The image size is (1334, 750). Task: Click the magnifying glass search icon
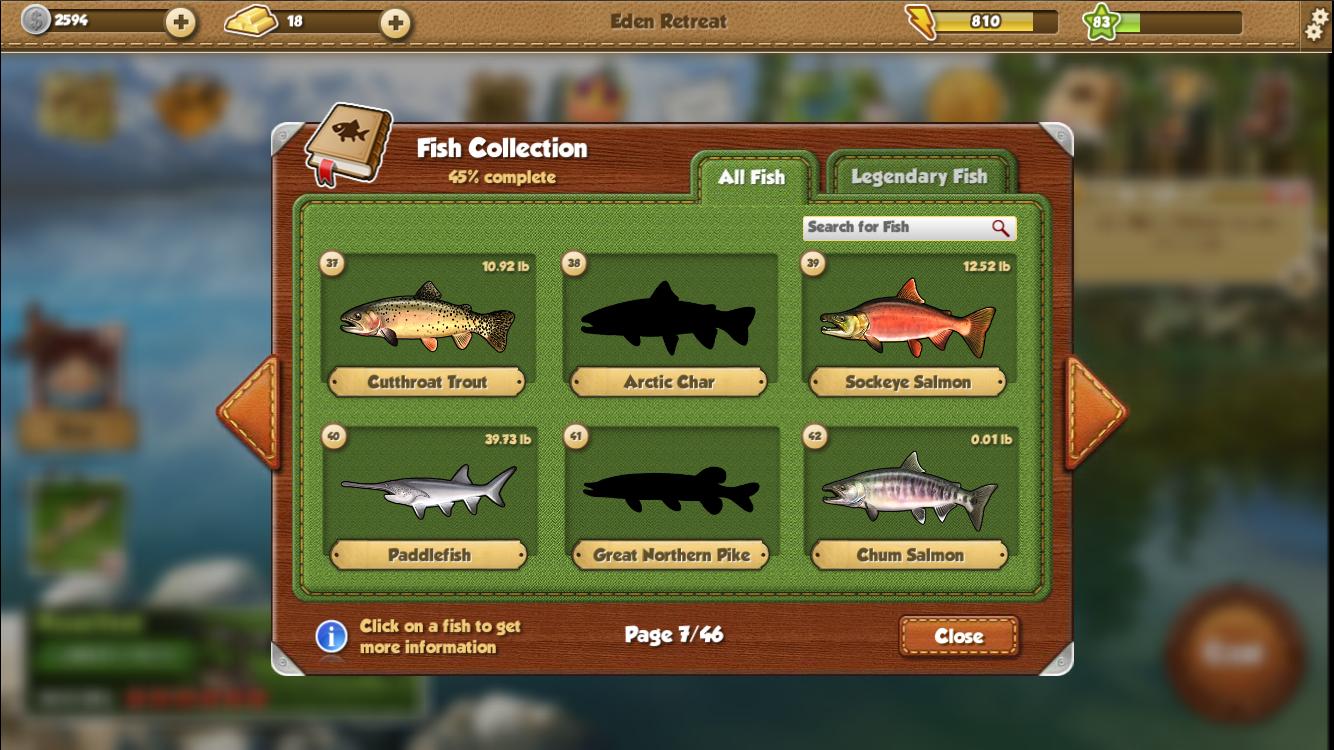coord(1002,228)
